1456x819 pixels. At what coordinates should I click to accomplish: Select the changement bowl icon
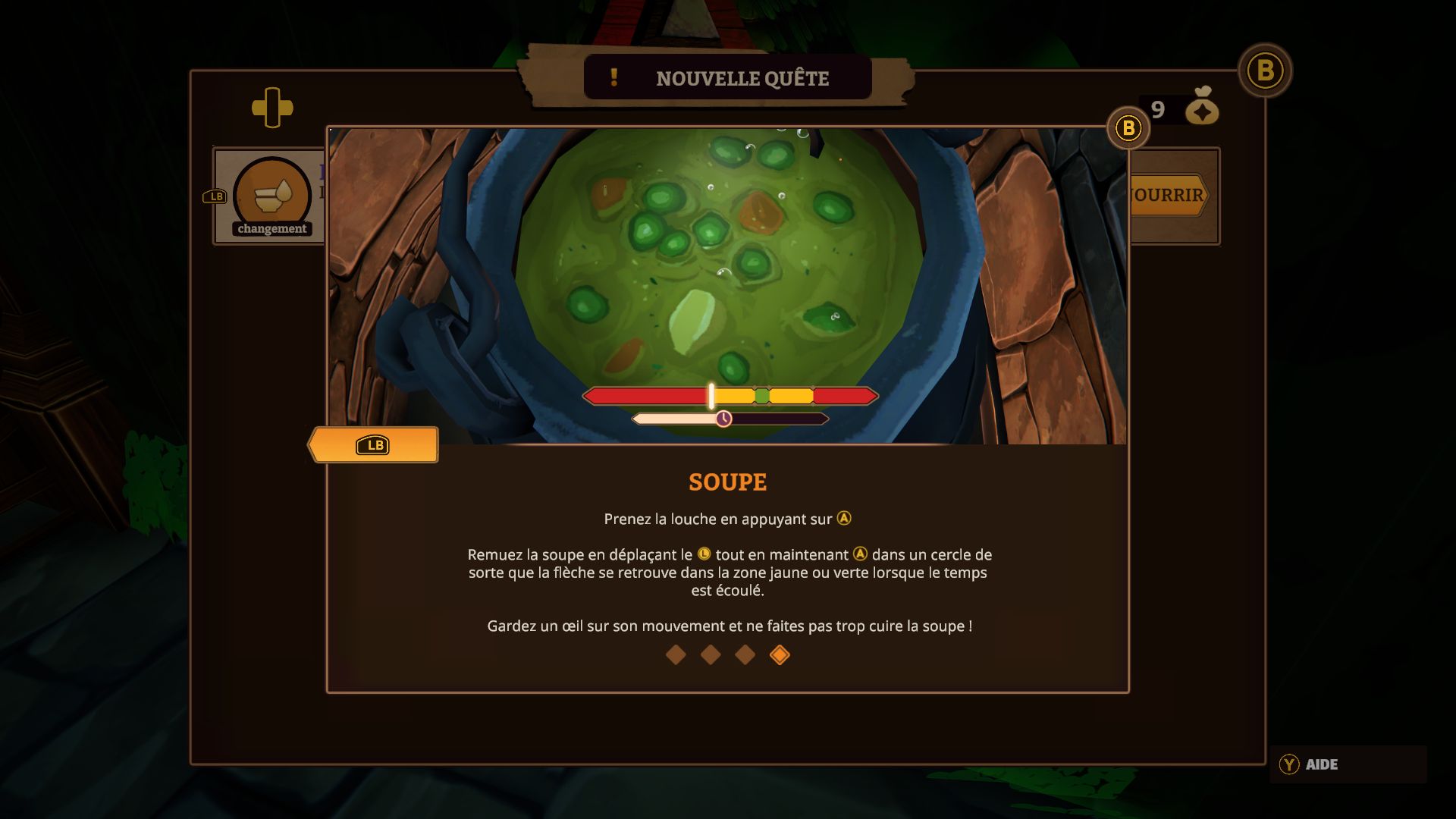coord(271,196)
